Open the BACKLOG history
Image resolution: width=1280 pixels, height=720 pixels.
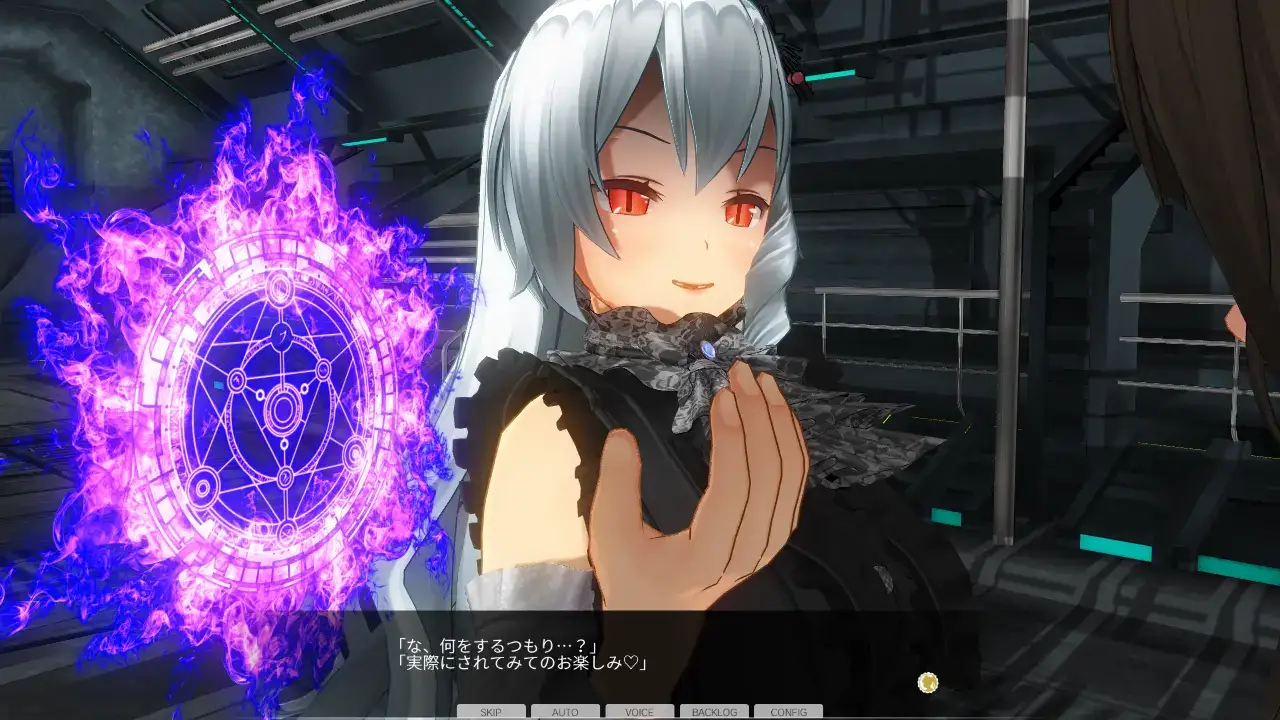coord(714,712)
